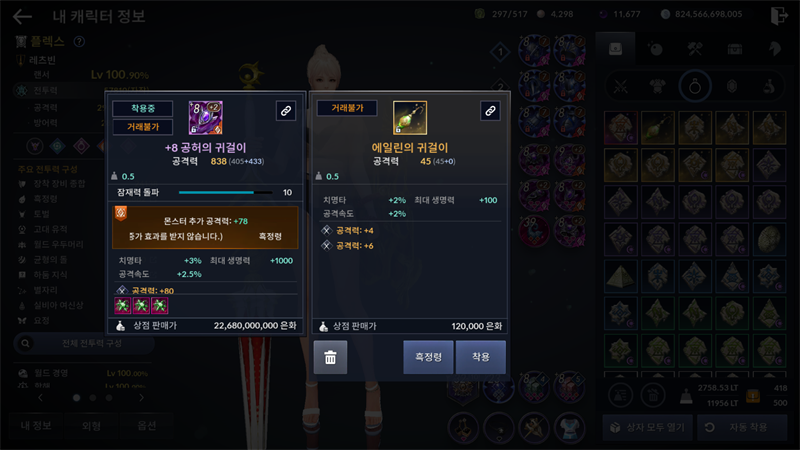Click the Eileen's Earring item icon in tooltip

(410, 118)
